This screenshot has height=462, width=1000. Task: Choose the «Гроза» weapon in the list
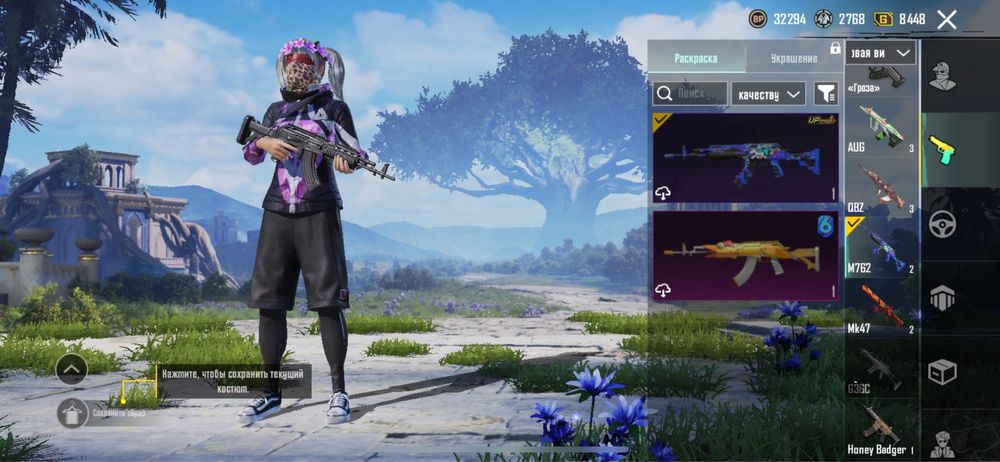coord(881,78)
